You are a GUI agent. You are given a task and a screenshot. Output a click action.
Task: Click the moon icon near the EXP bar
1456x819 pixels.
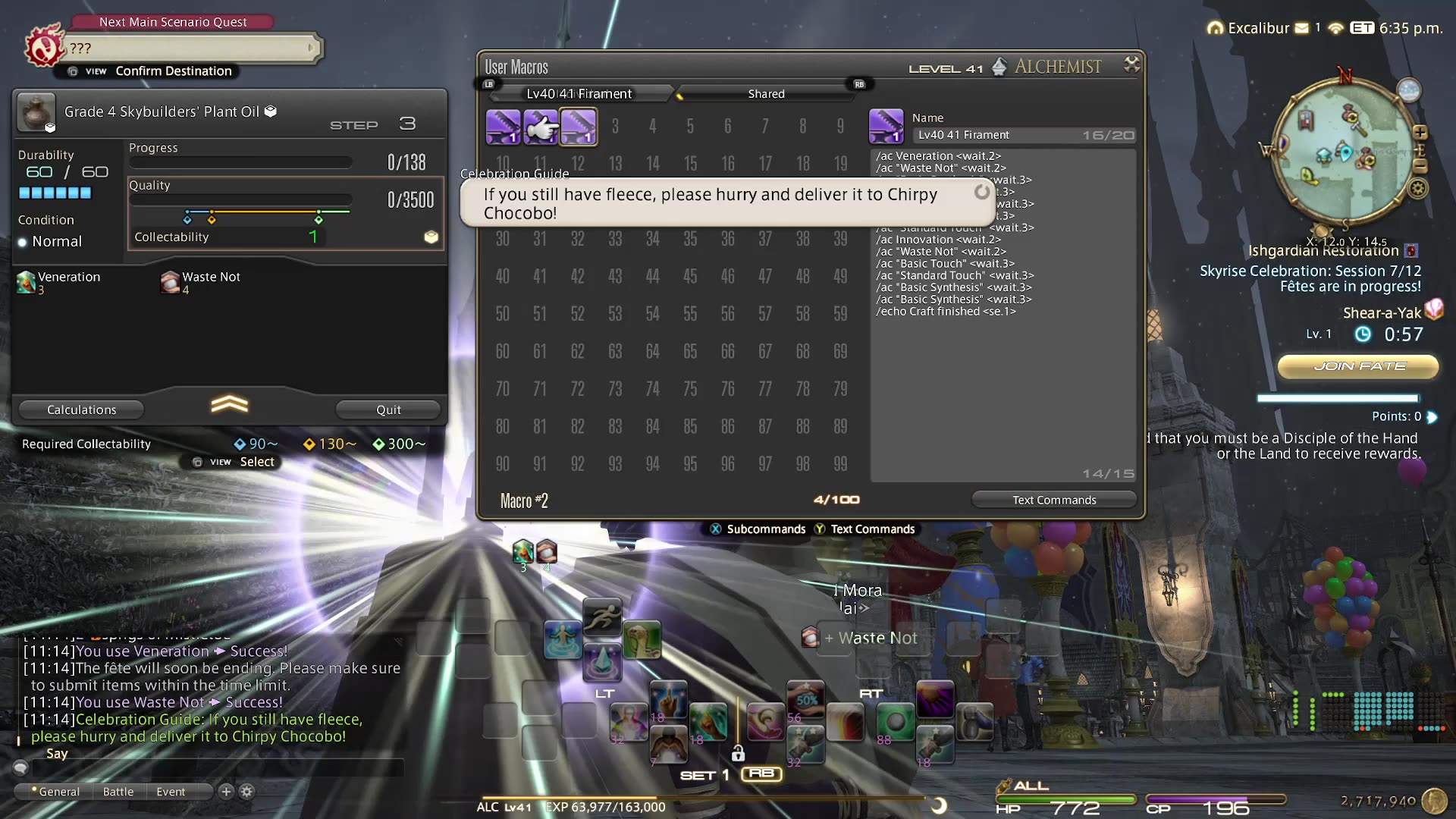coord(942,806)
